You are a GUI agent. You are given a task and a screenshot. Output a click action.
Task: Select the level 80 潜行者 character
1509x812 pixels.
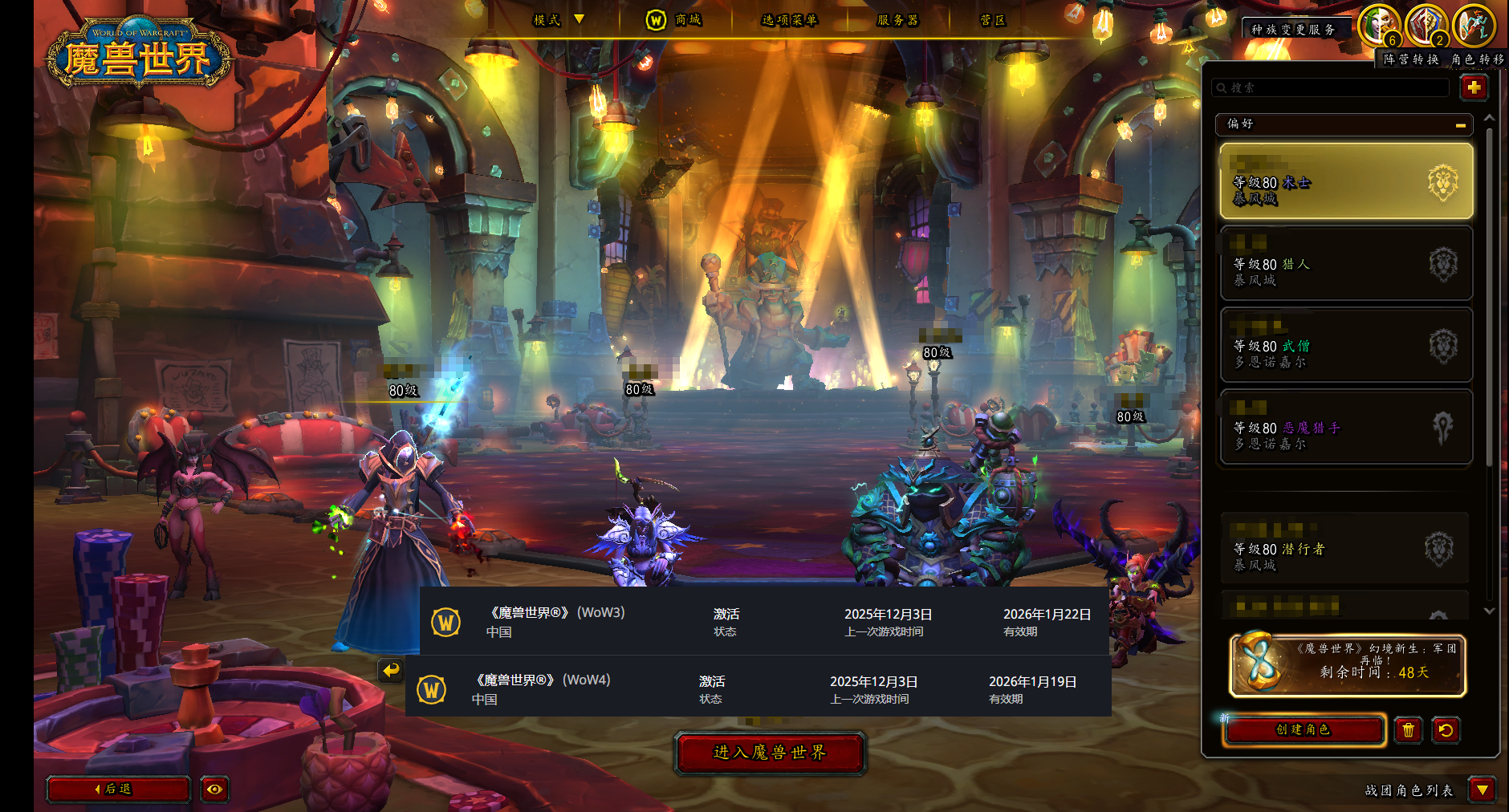coord(1346,550)
